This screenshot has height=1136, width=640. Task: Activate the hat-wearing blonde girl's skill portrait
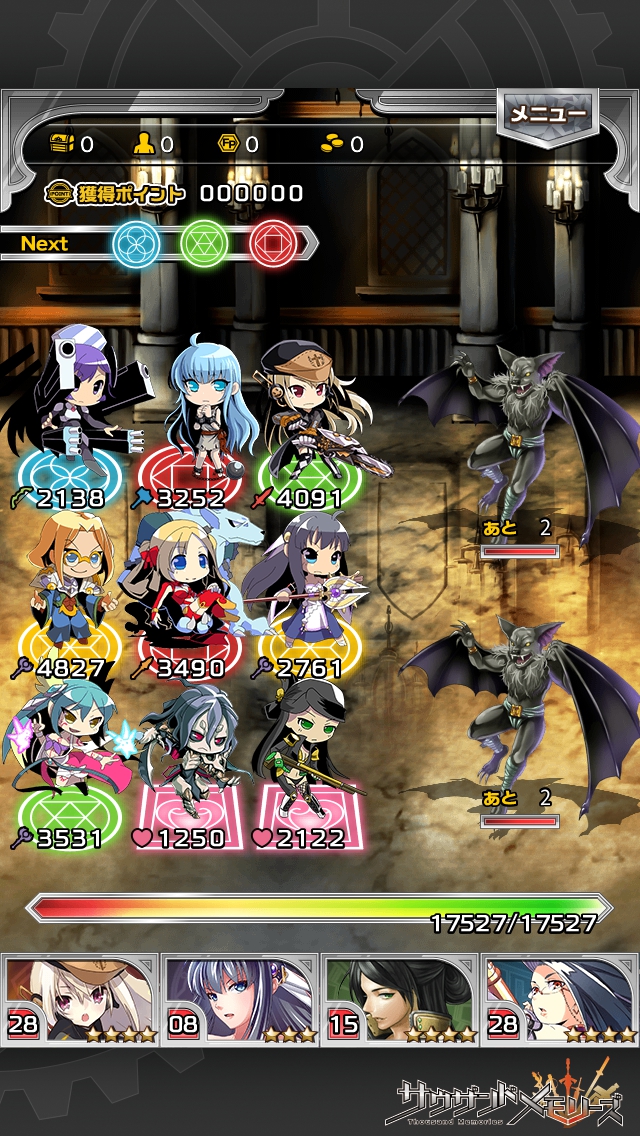[80, 999]
